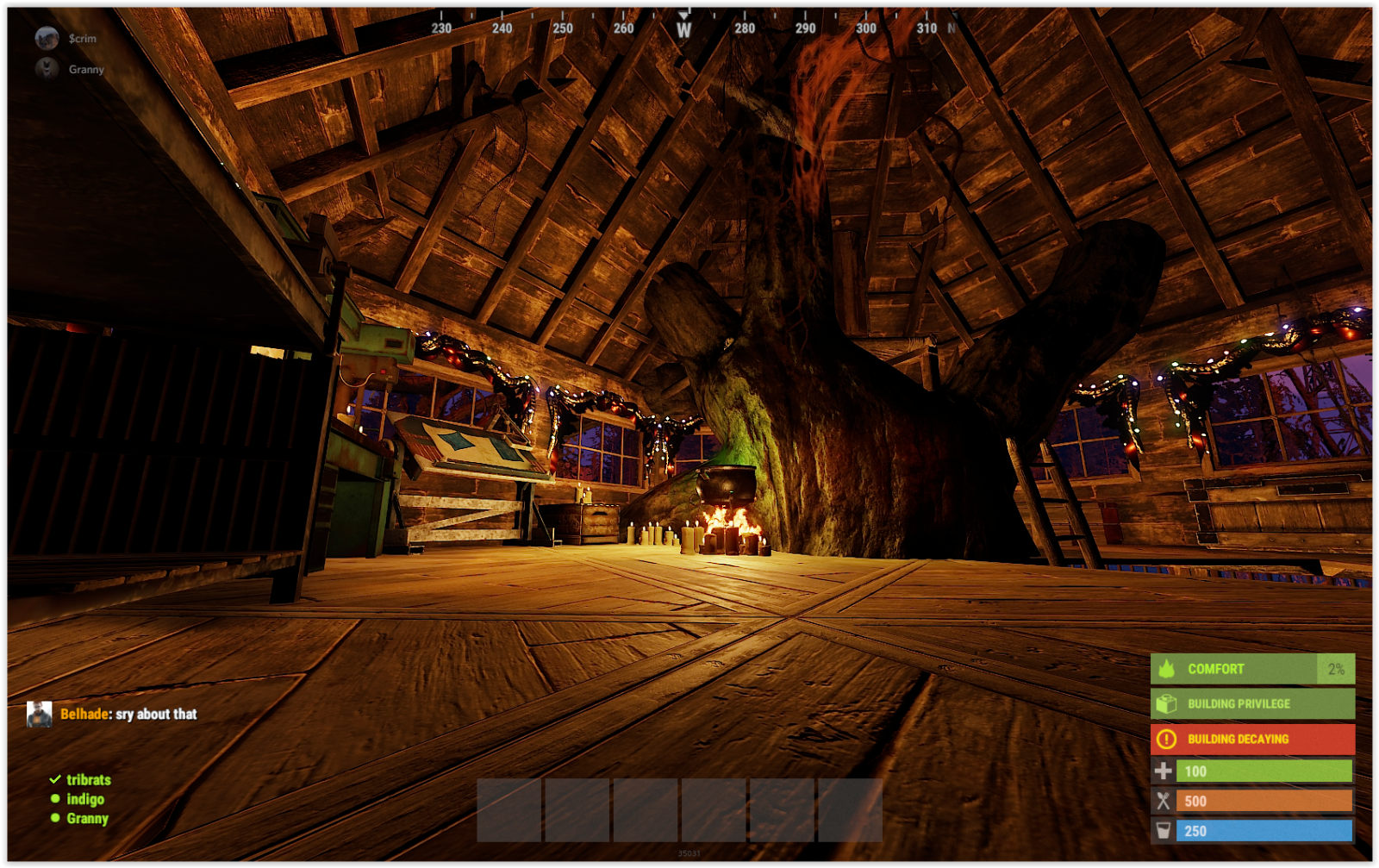Select Granny's avatar portrait
The height and width of the screenshot is (868, 1379).
(47, 69)
